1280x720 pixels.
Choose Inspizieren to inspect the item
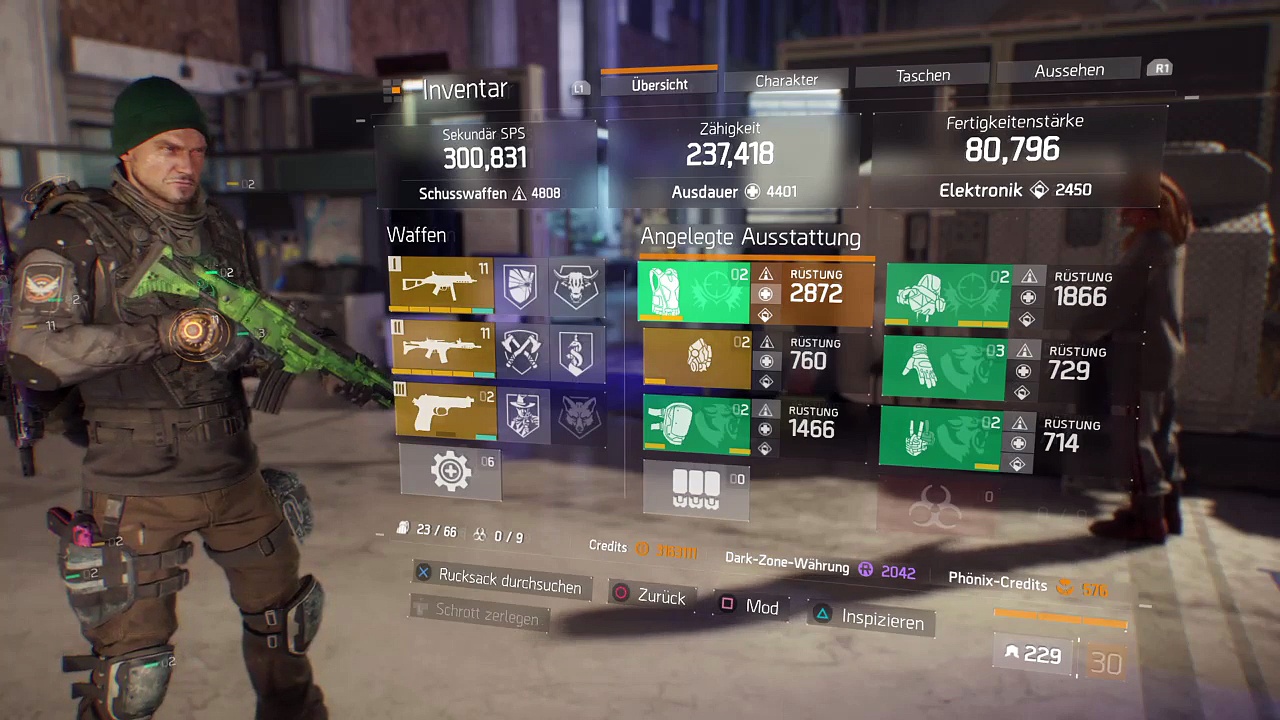870,619
